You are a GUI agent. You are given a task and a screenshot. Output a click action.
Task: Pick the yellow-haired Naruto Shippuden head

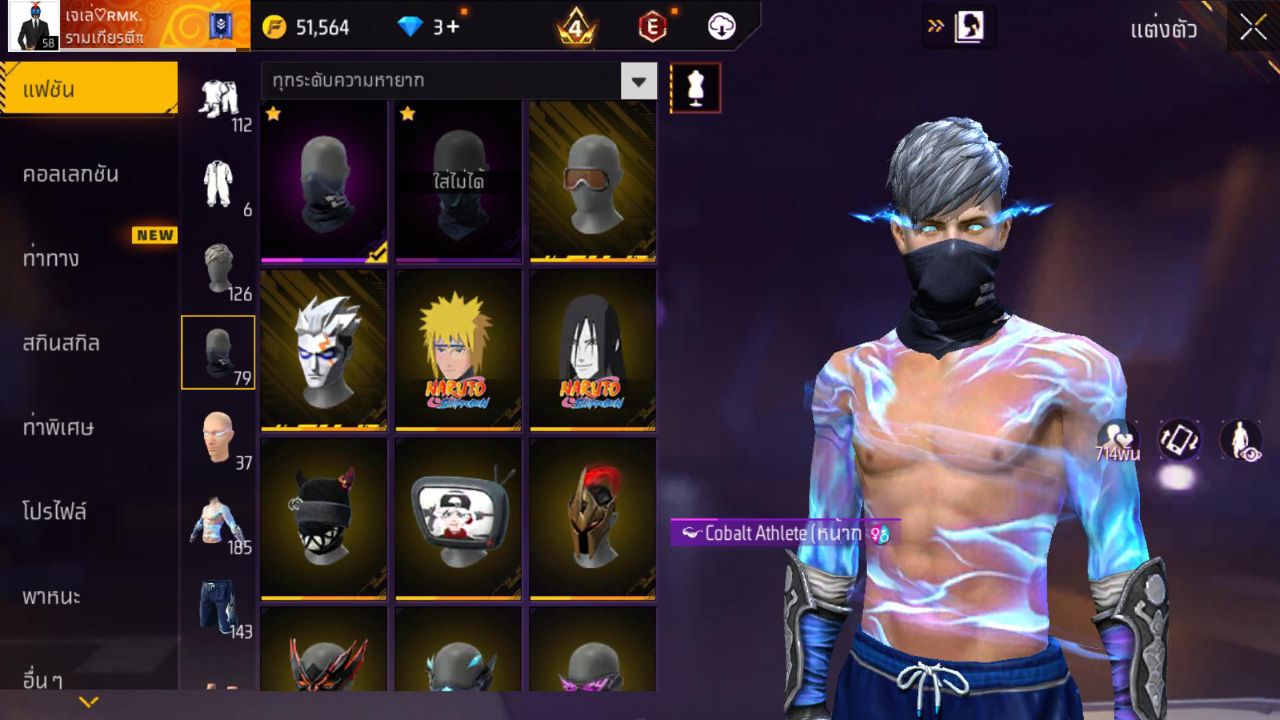[x=458, y=349]
